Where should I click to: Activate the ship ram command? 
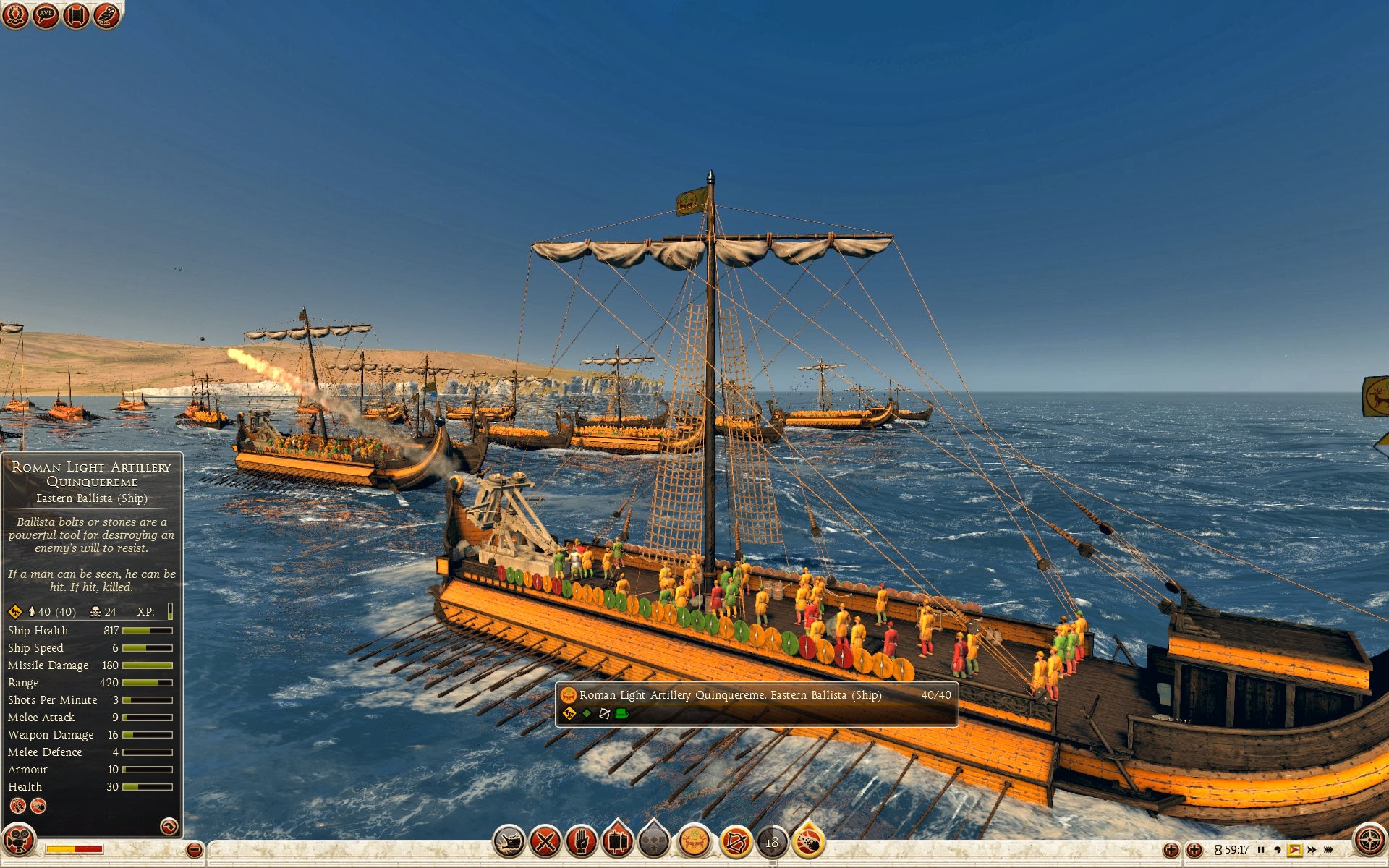(509, 842)
